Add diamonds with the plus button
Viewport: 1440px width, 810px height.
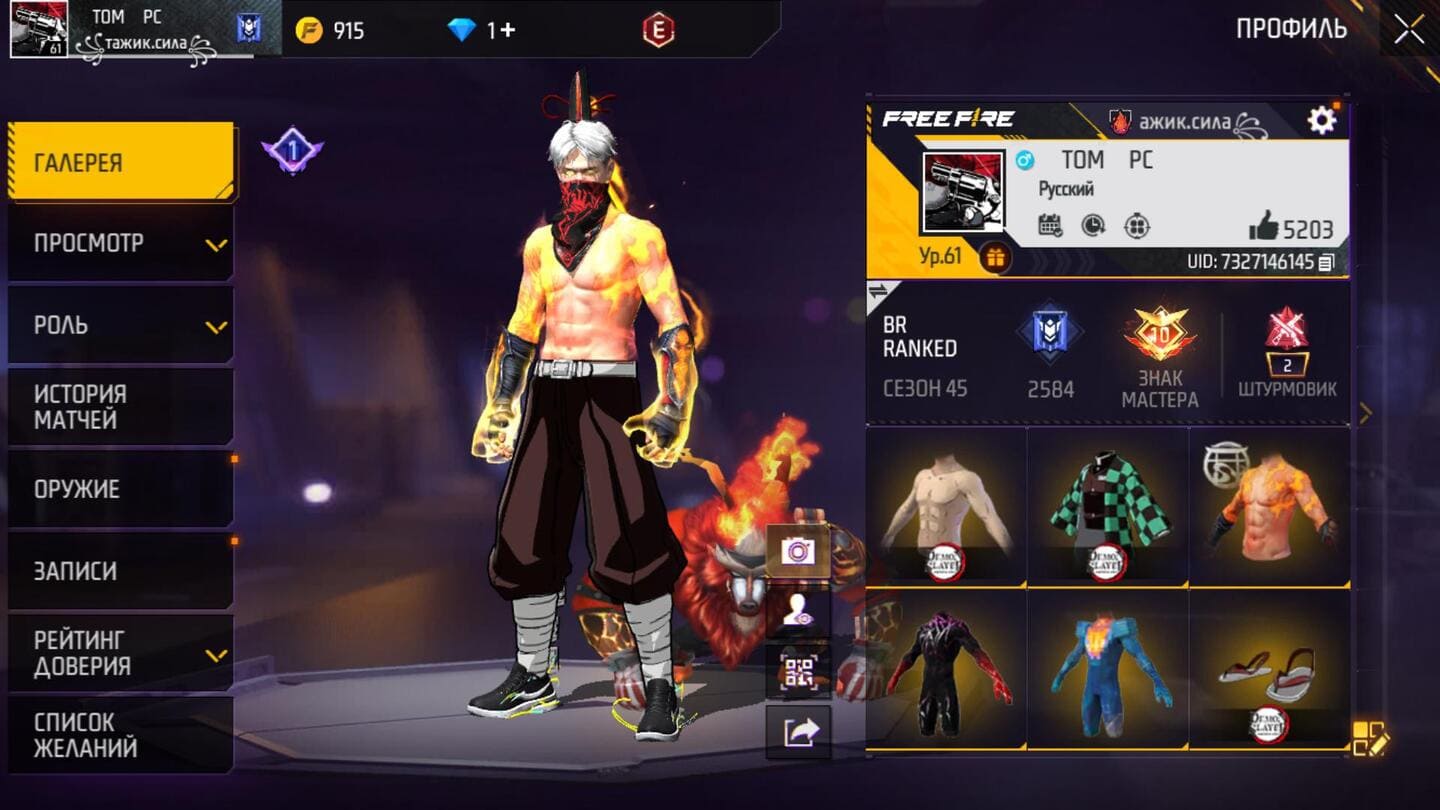click(x=508, y=30)
